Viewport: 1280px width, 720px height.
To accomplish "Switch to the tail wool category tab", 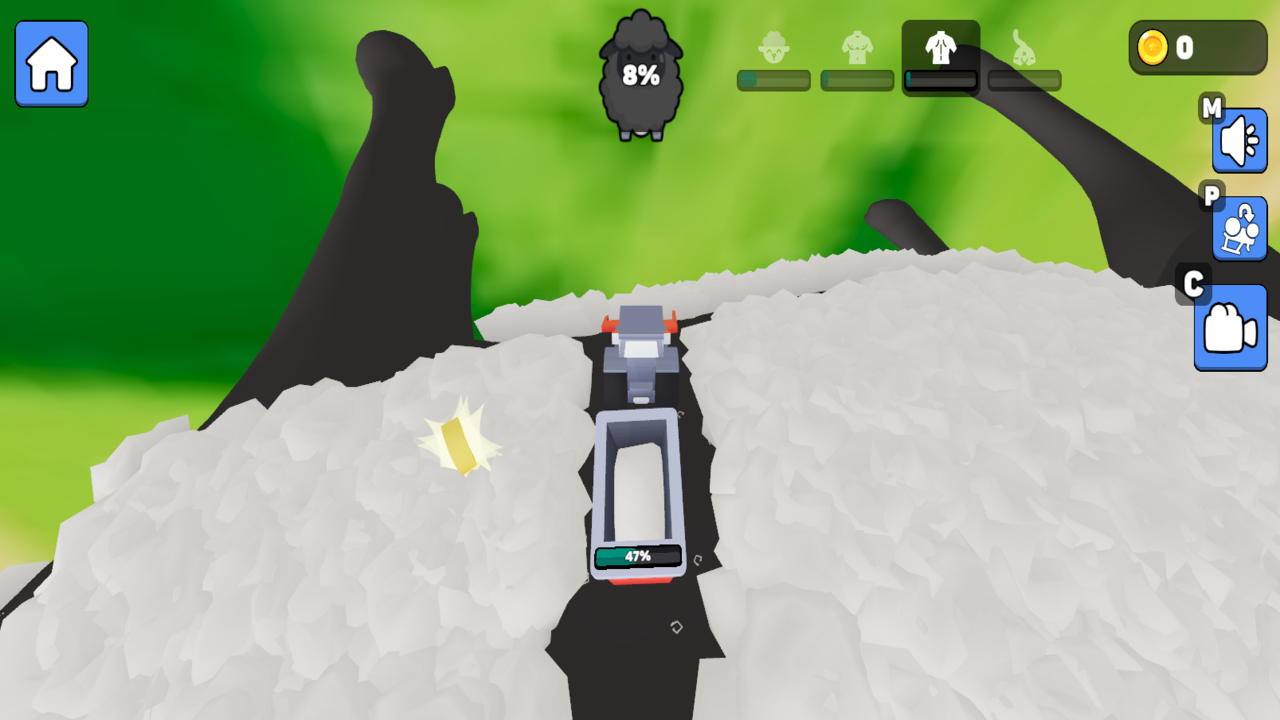I will (1024, 47).
